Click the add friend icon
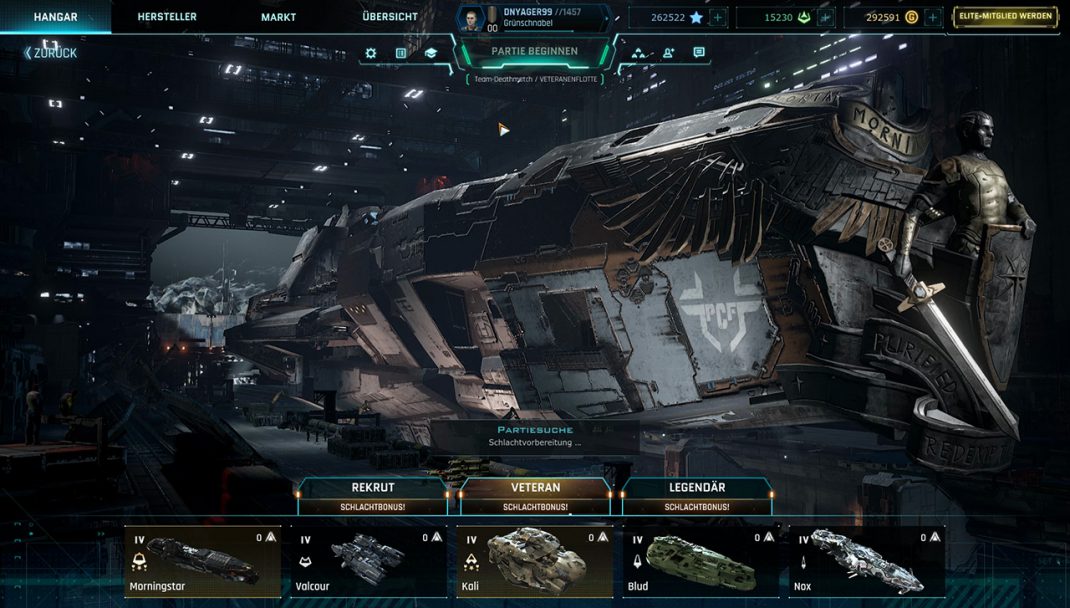Image resolution: width=1070 pixels, height=608 pixels. pyautogui.click(x=668, y=53)
